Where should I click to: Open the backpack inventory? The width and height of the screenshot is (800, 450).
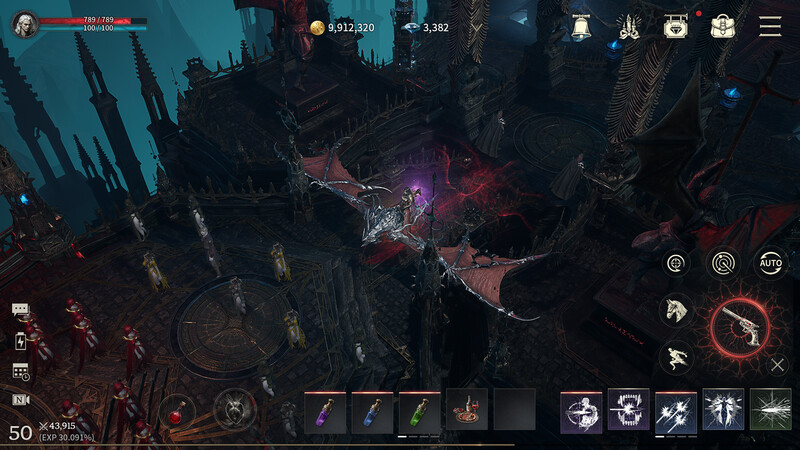723,27
